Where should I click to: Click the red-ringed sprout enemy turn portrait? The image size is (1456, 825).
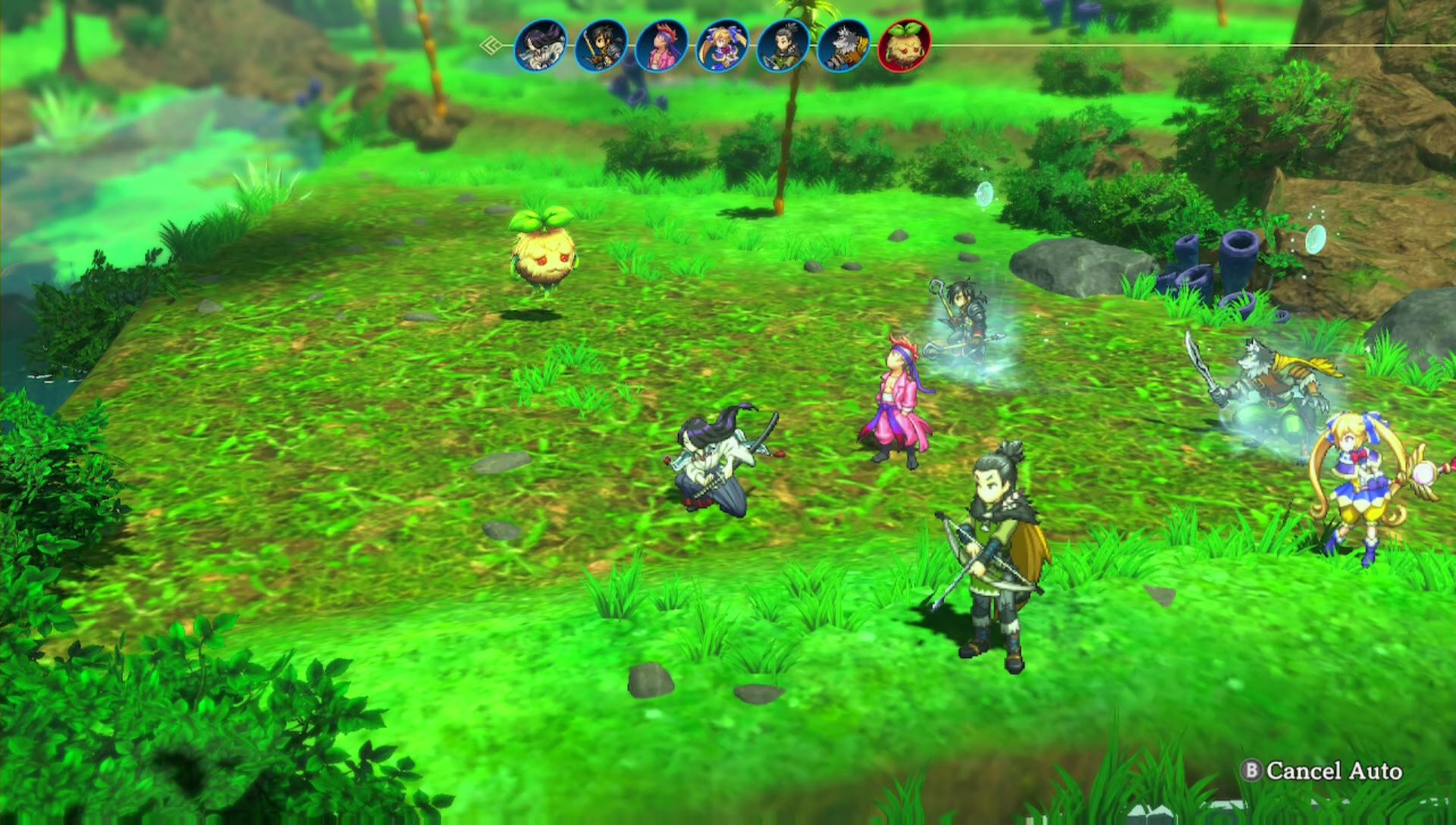[x=904, y=46]
